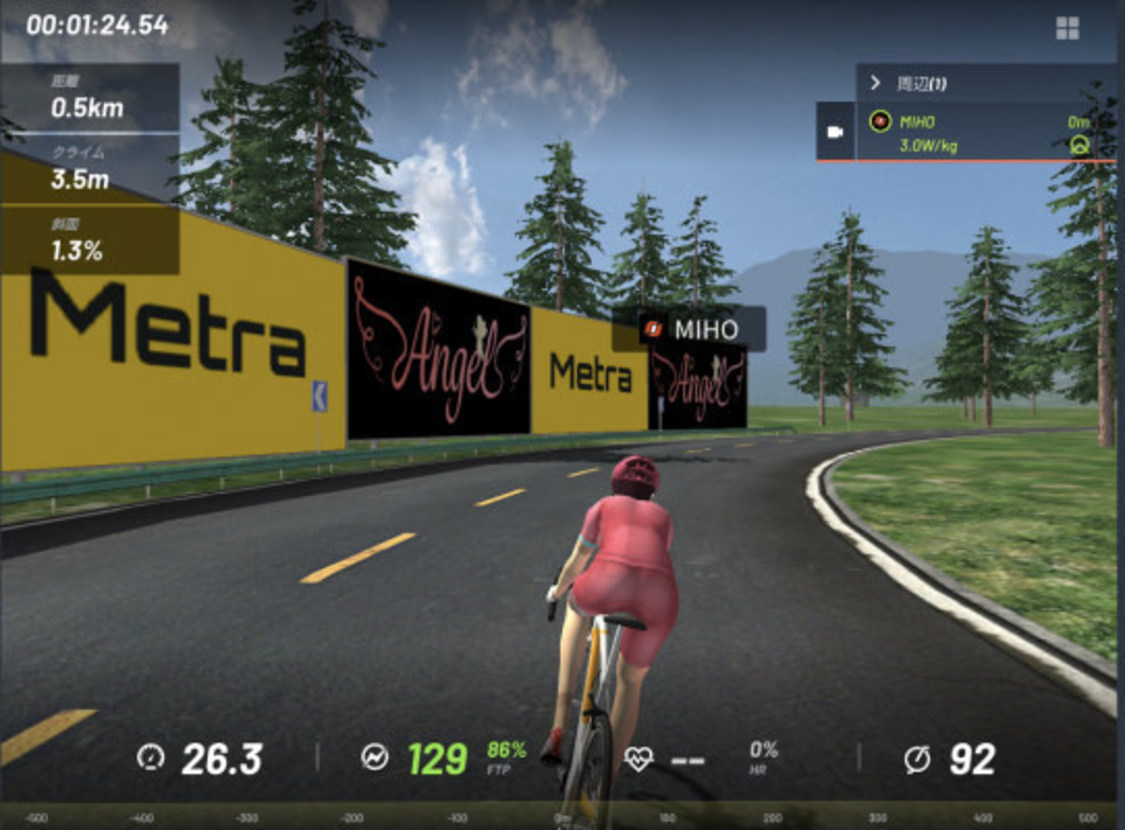Collapse the nearby riders panel chevron
Screen dimensions: 1125x830
pyautogui.click(x=875, y=83)
